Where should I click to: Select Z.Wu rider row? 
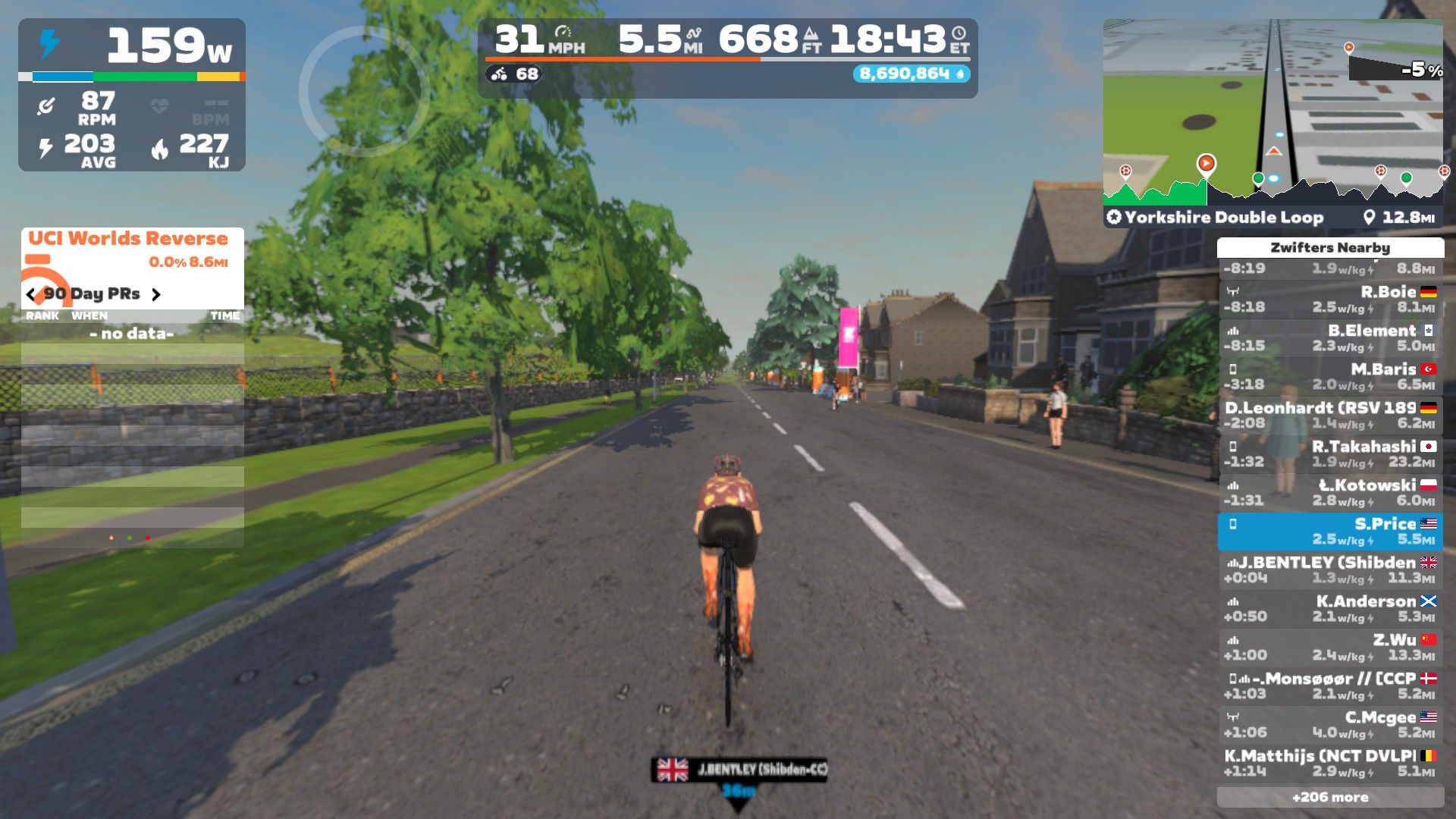click(1330, 648)
